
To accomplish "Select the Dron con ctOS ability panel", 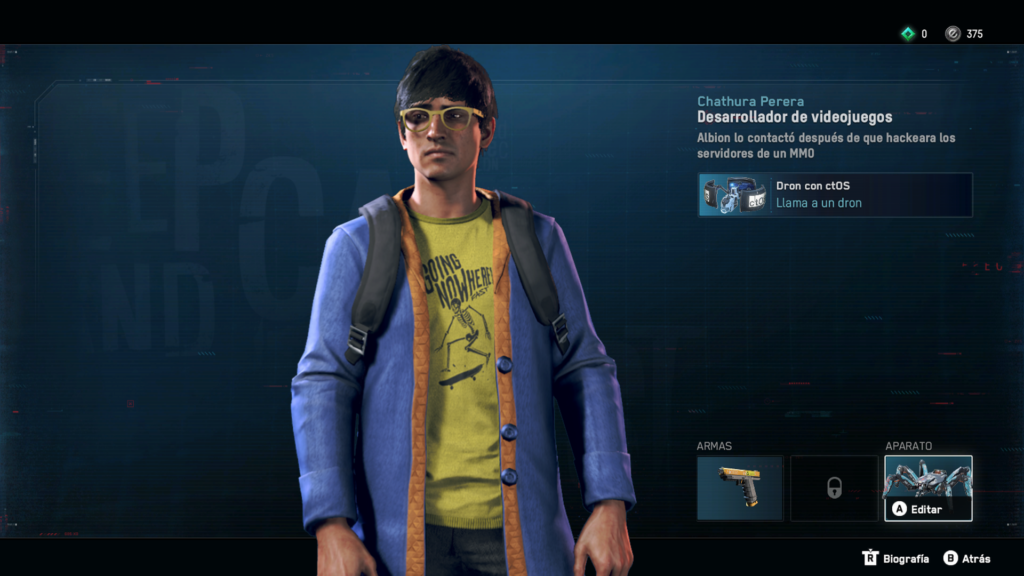I will click(835, 195).
